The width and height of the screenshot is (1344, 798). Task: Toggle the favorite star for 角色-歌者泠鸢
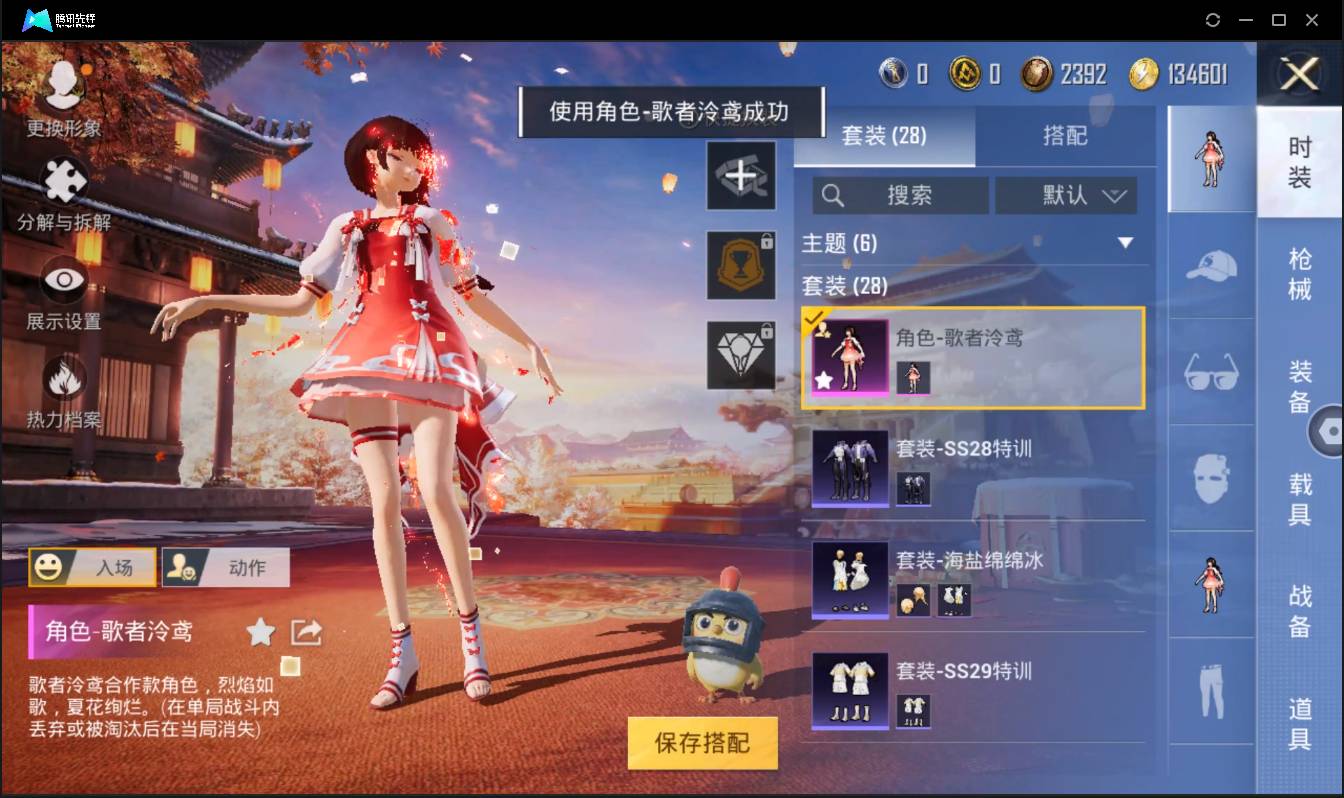click(x=259, y=631)
